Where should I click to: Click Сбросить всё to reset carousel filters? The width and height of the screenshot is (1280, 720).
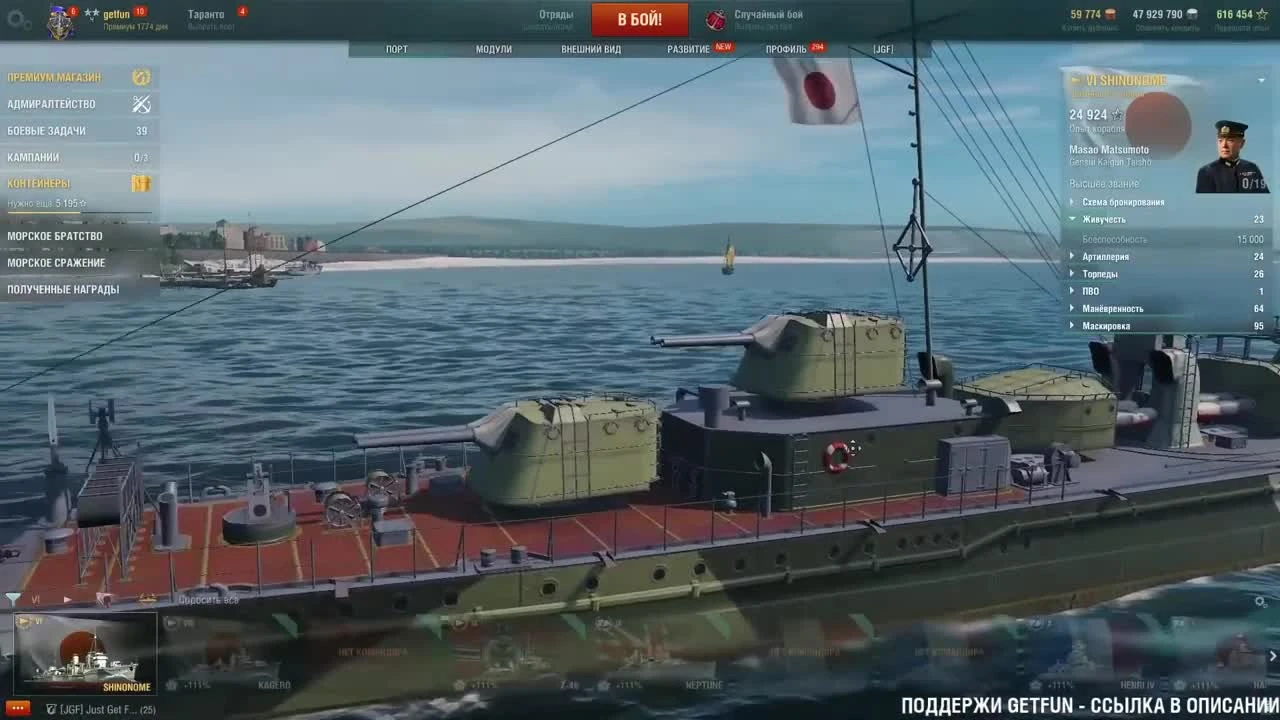pyautogui.click(x=210, y=600)
